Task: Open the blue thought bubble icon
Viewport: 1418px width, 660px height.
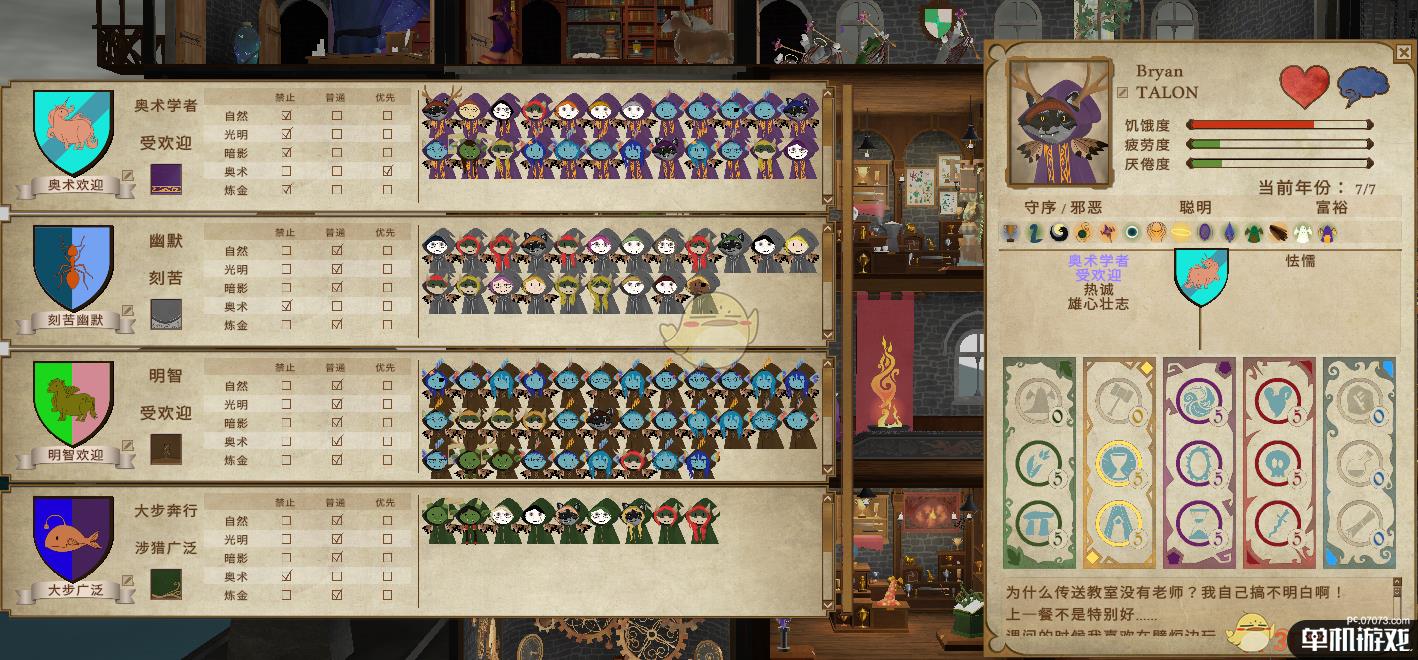Action: [x=1363, y=86]
